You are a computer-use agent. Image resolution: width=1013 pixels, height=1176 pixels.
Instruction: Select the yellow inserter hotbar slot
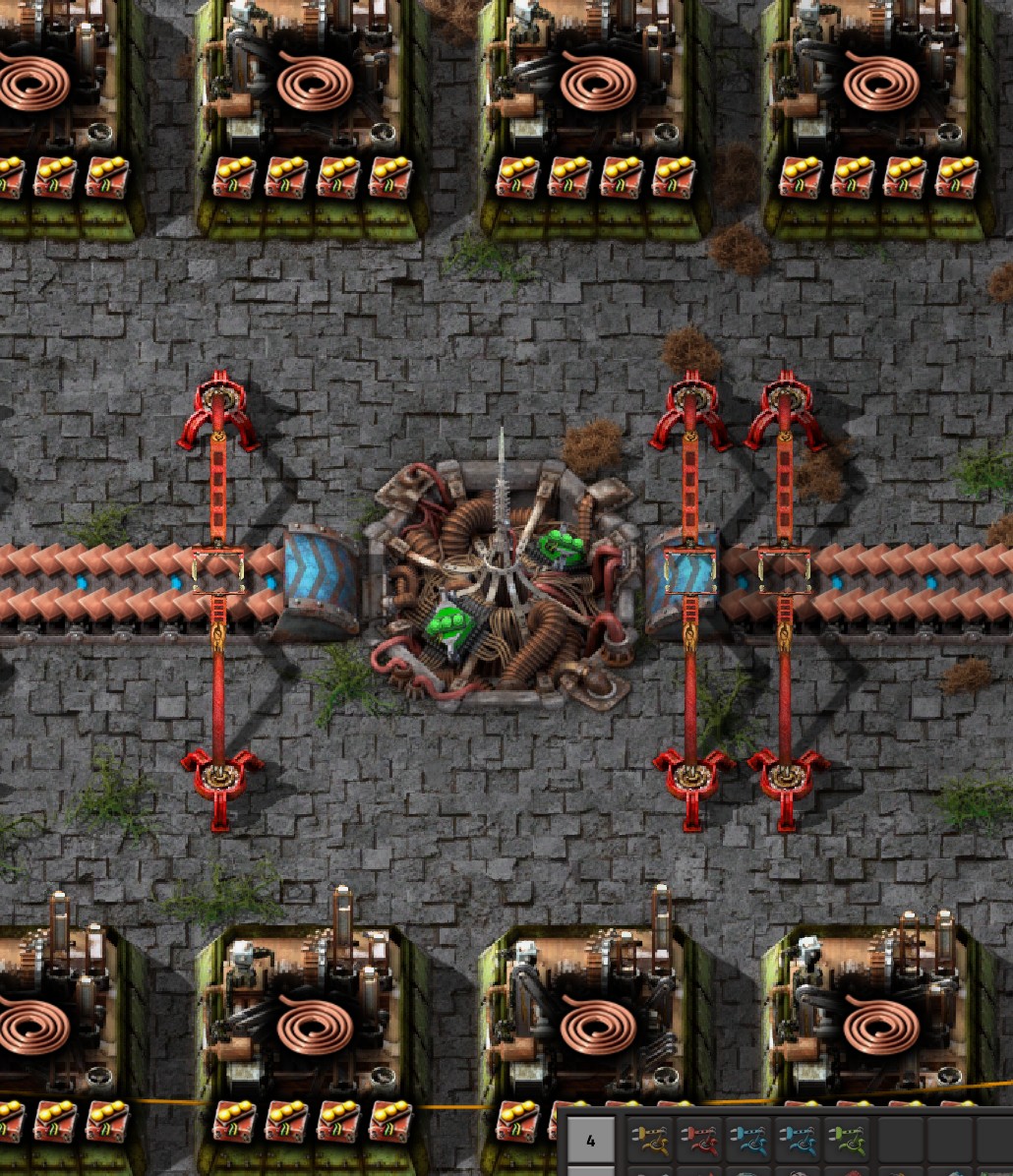pos(651,1141)
